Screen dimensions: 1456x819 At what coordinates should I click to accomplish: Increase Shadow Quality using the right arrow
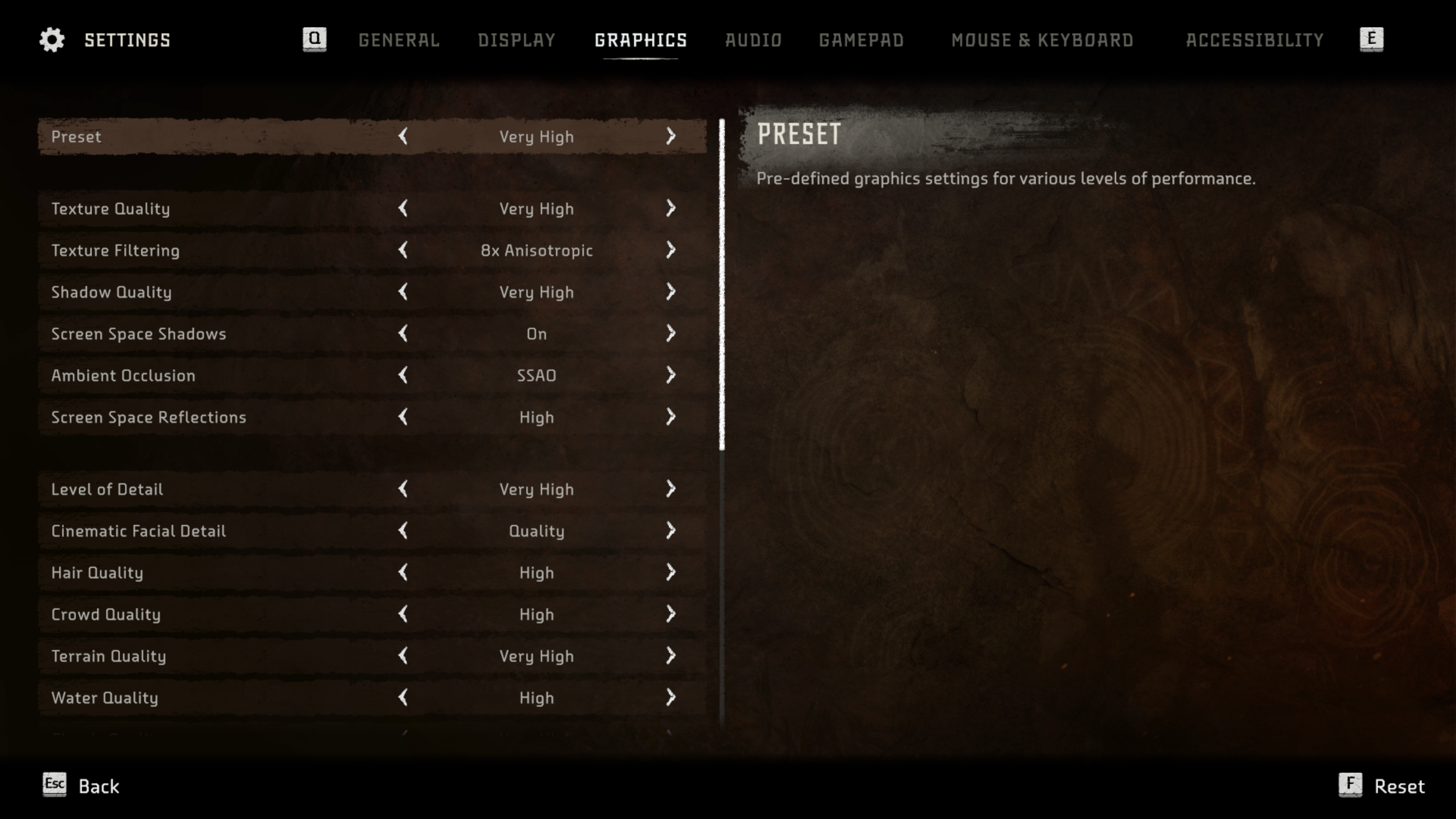[670, 292]
